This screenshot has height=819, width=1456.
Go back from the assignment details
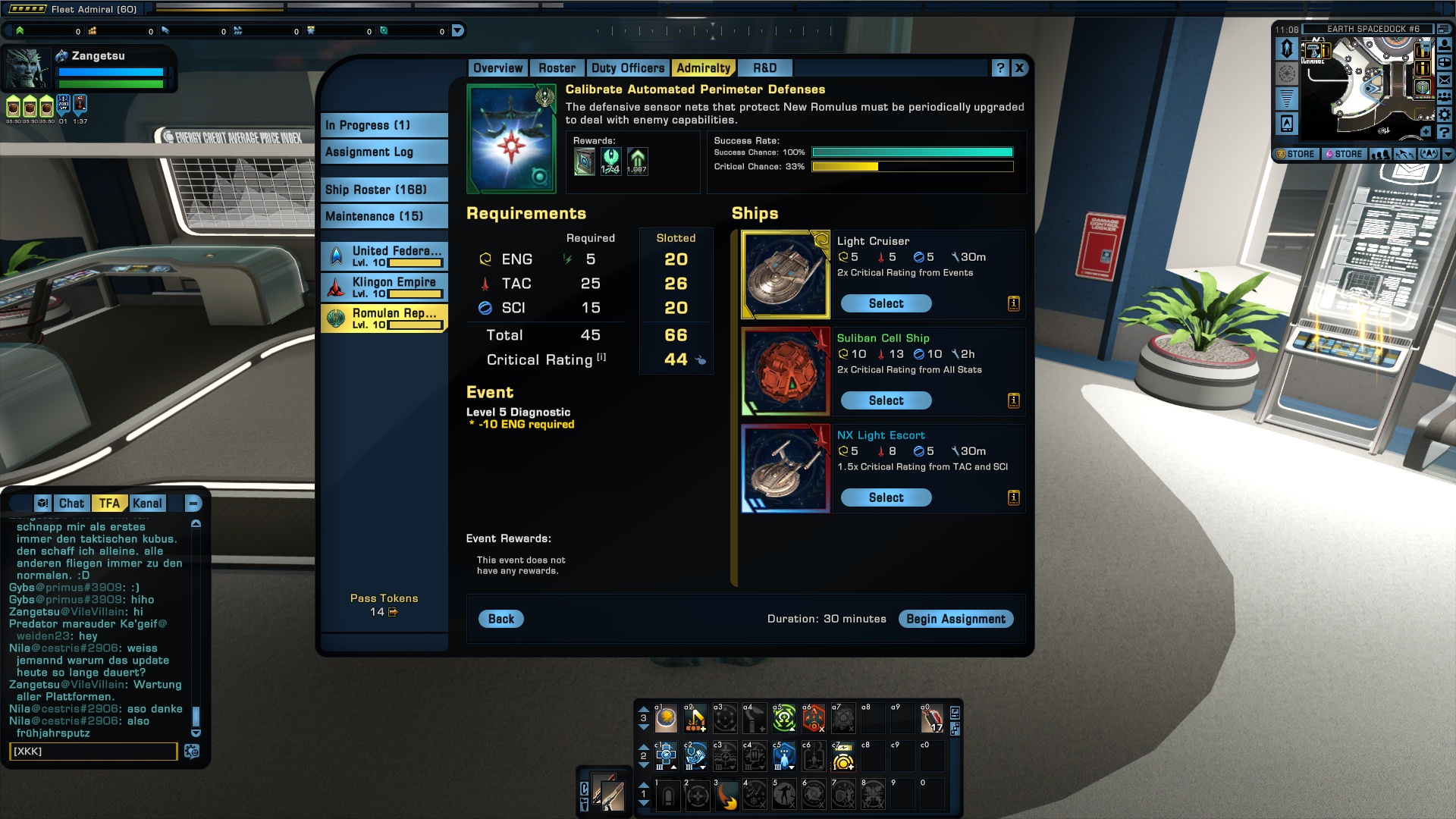point(500,619)
